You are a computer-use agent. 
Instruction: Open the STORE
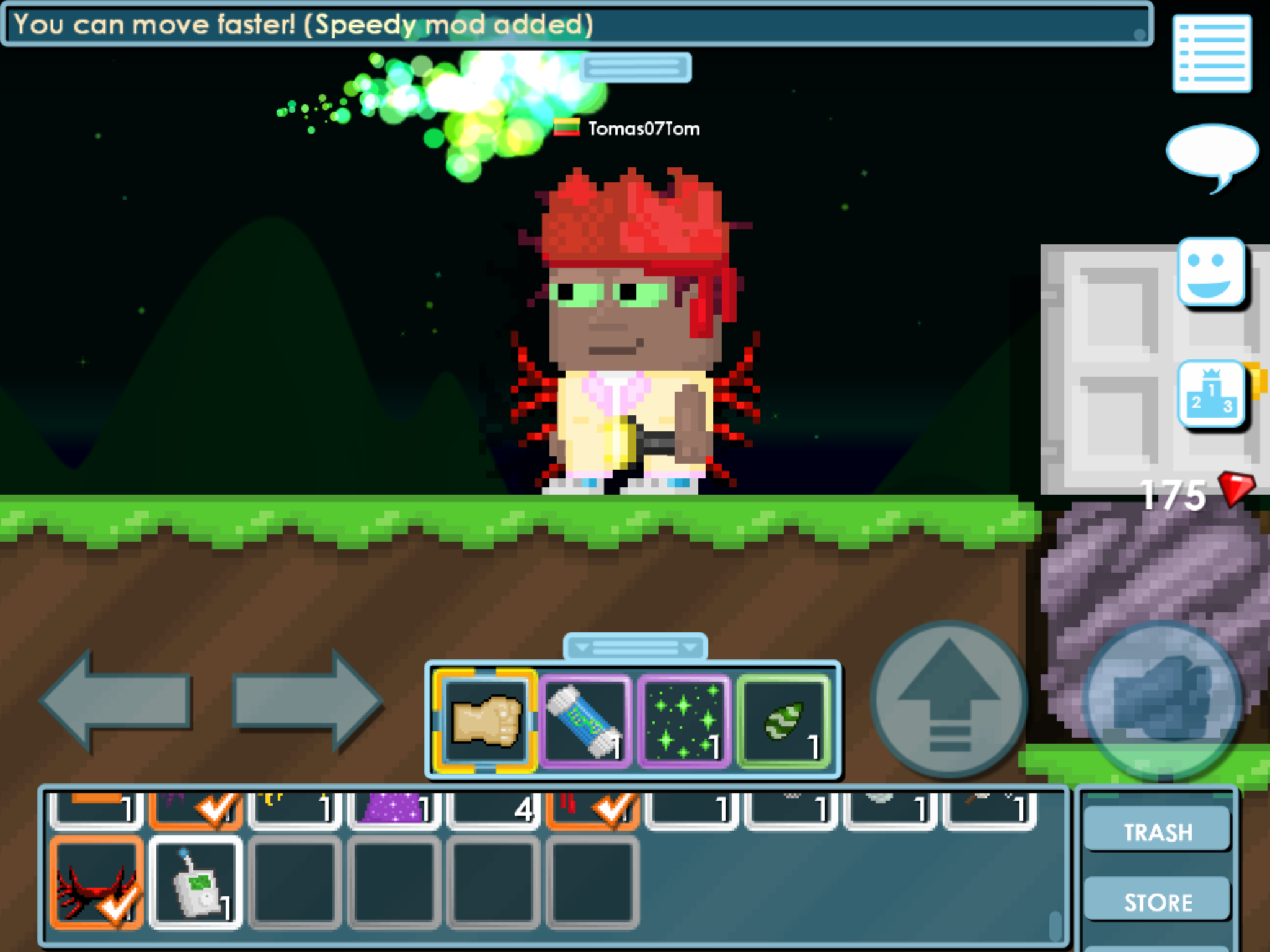coord(1158,902)
